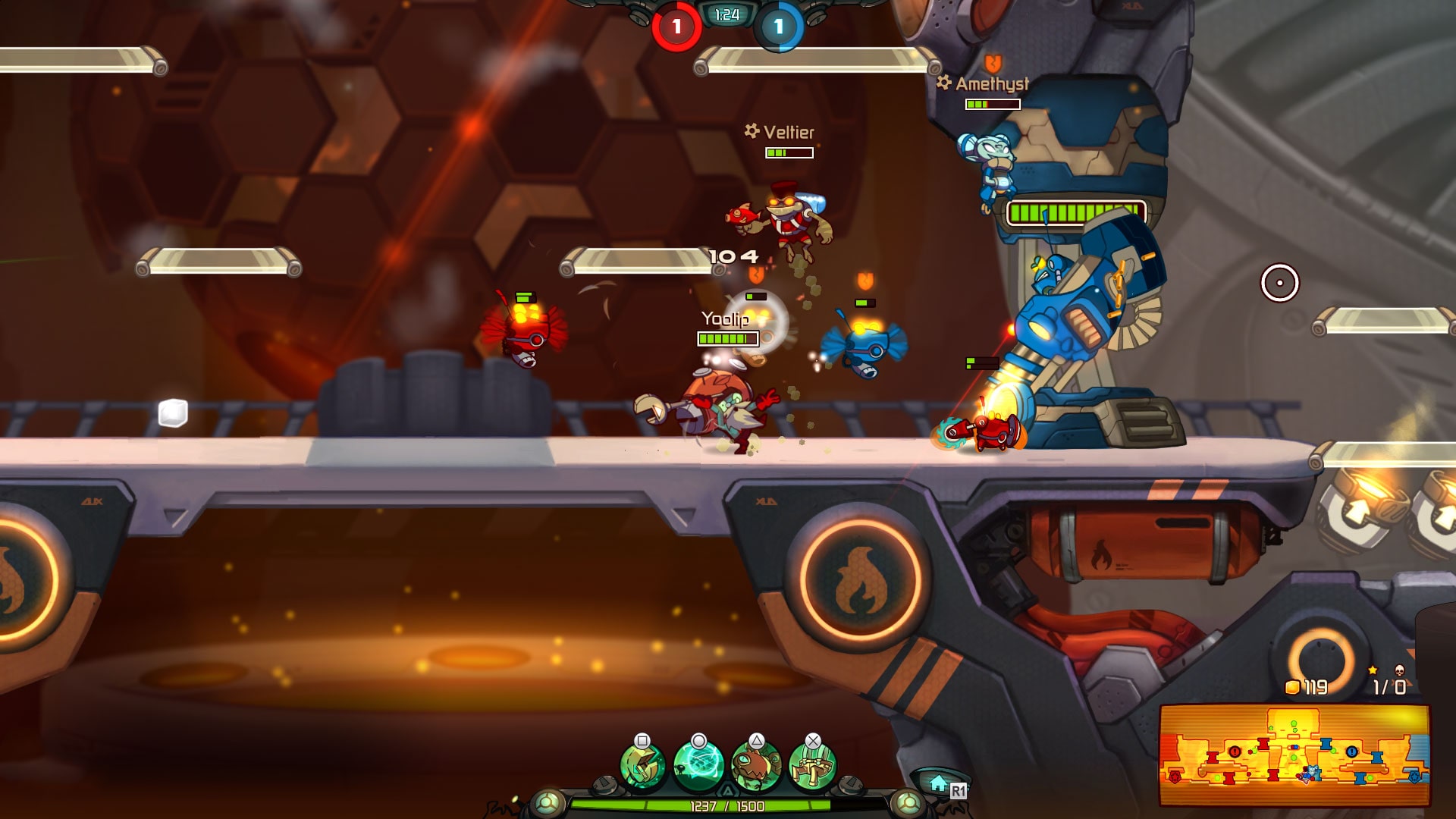Viewport: 1456px width, 819px height.
Task: Click the green XP progress bar showing 1237/1500
Action: coord(726,807)
